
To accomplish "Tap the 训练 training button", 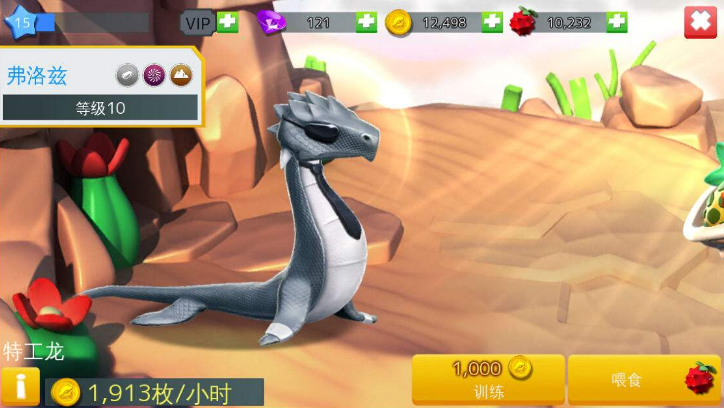I will tap(488, 380).
